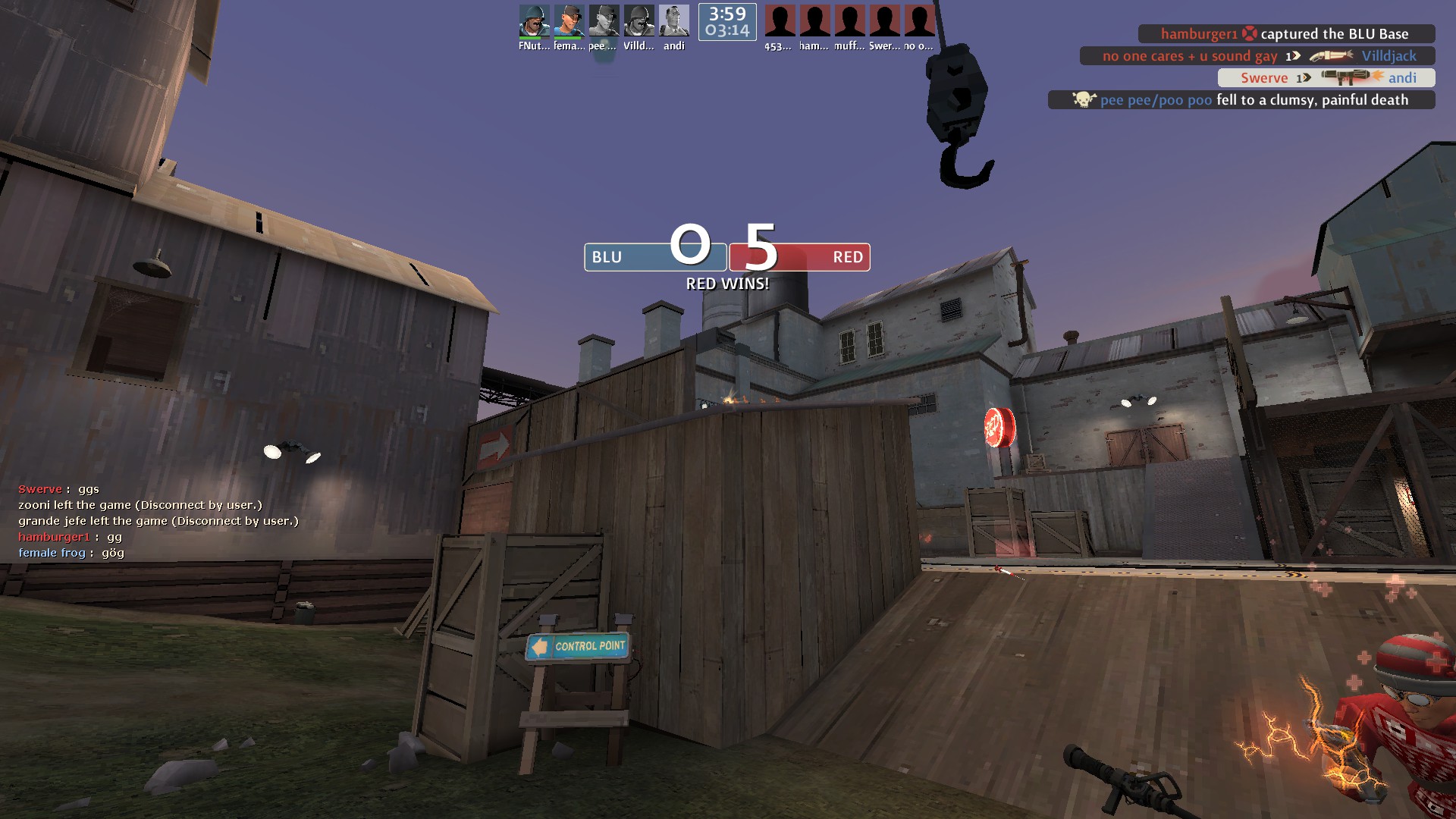This screenshot has width=1456, height=819.
Task: Select Villdjack's greyed-out Soldier portrait
Action: pyautogui.click(x=639, y=21)
